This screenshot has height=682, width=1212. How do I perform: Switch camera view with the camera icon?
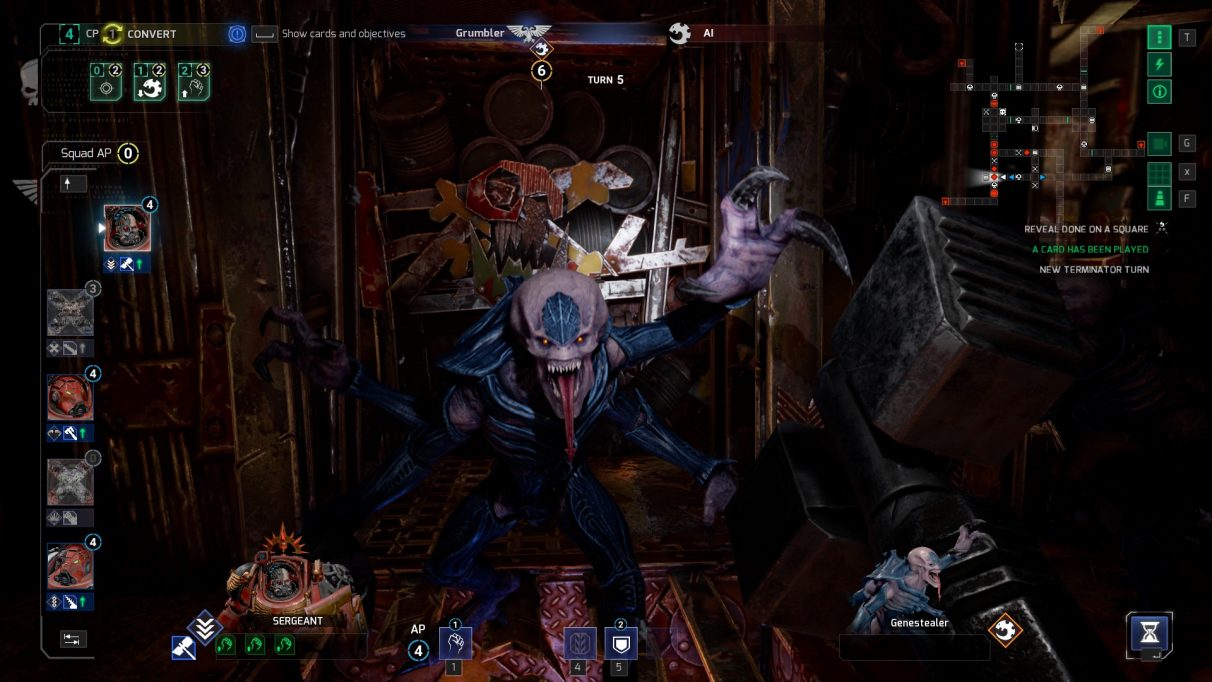[1159, 144]
